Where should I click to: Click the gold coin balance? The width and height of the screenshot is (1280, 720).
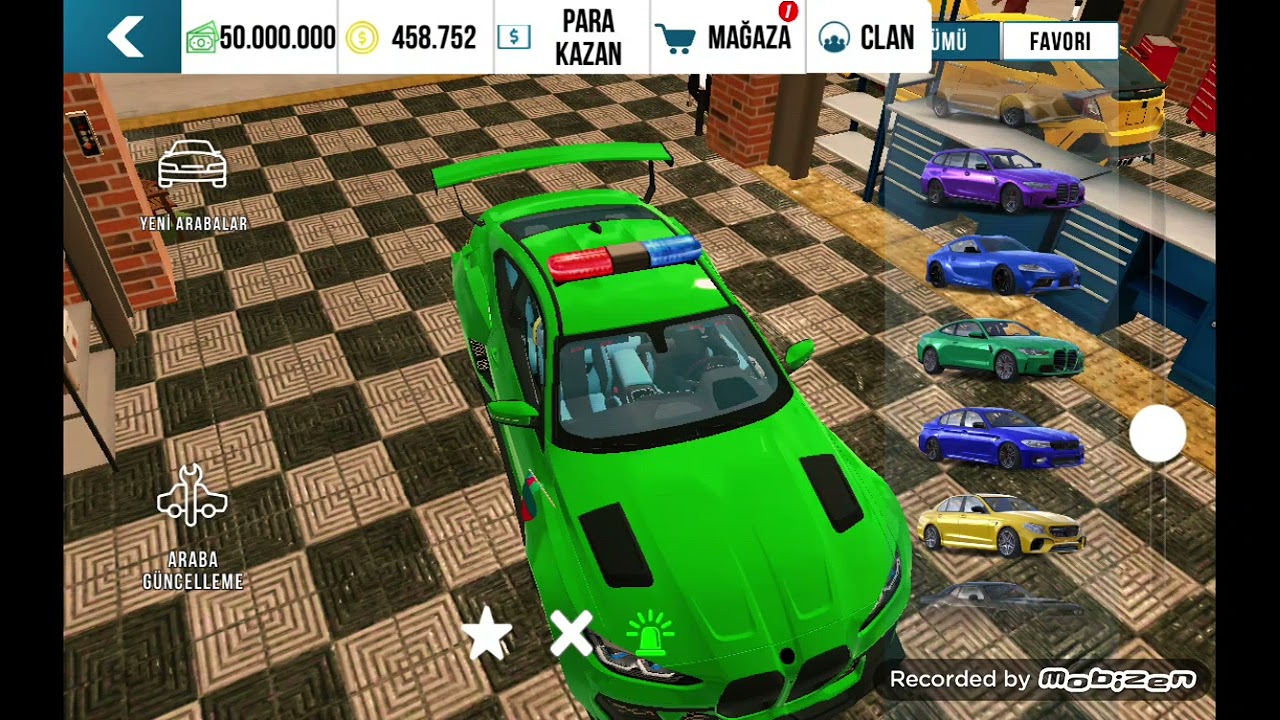coord(414,38)
